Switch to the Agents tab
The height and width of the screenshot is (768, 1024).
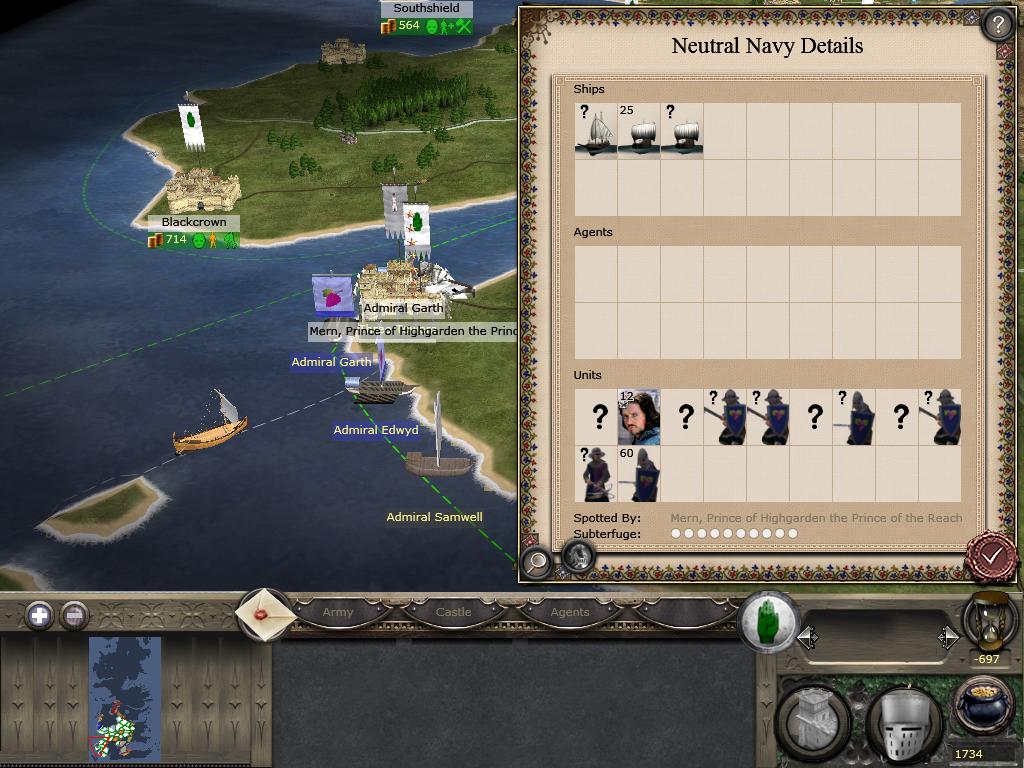click(570, 612)
